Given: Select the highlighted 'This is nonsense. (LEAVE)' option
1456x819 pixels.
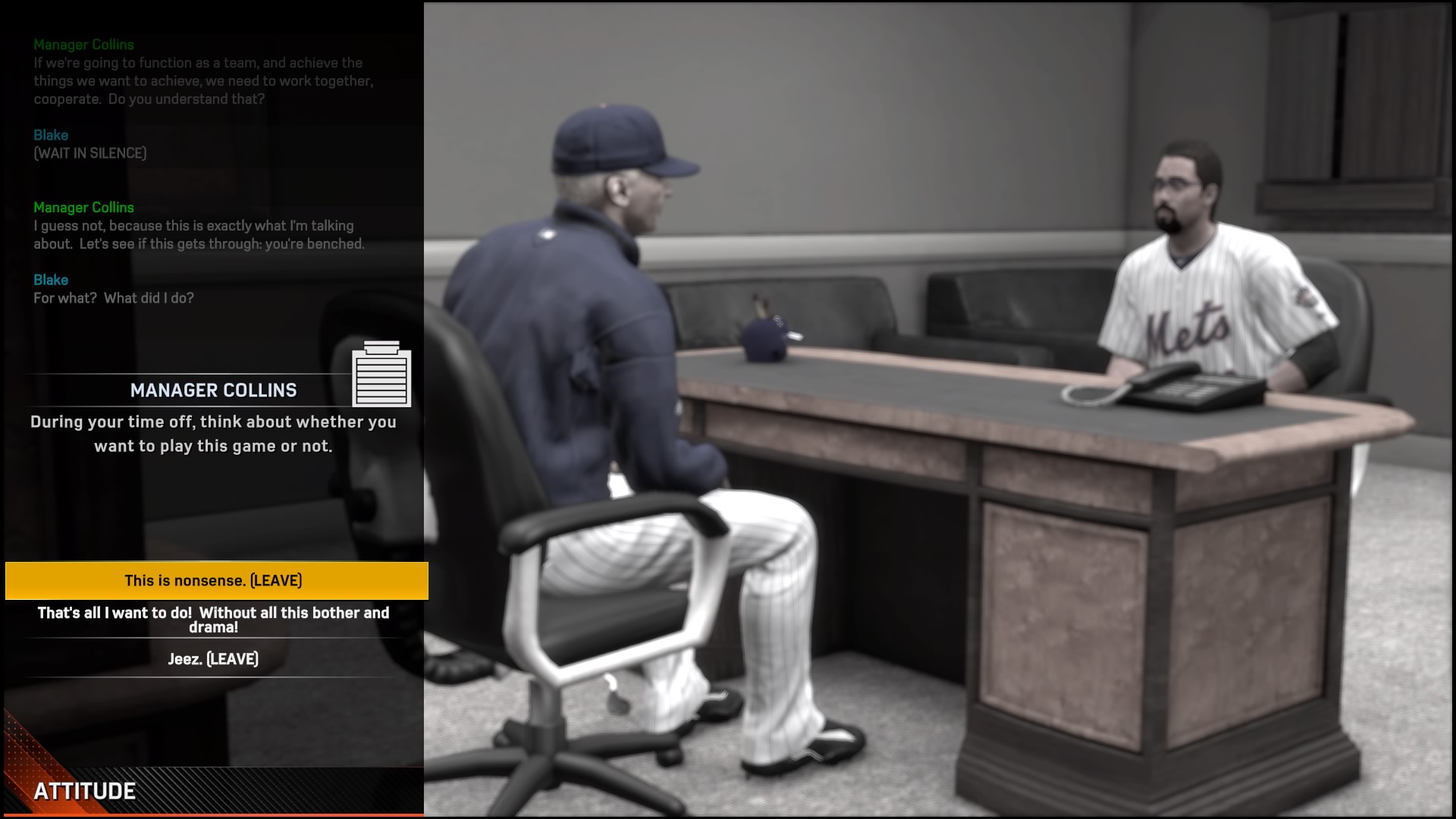Looking at the screenshot, I should pyautogui.click(x=215, y=580).
